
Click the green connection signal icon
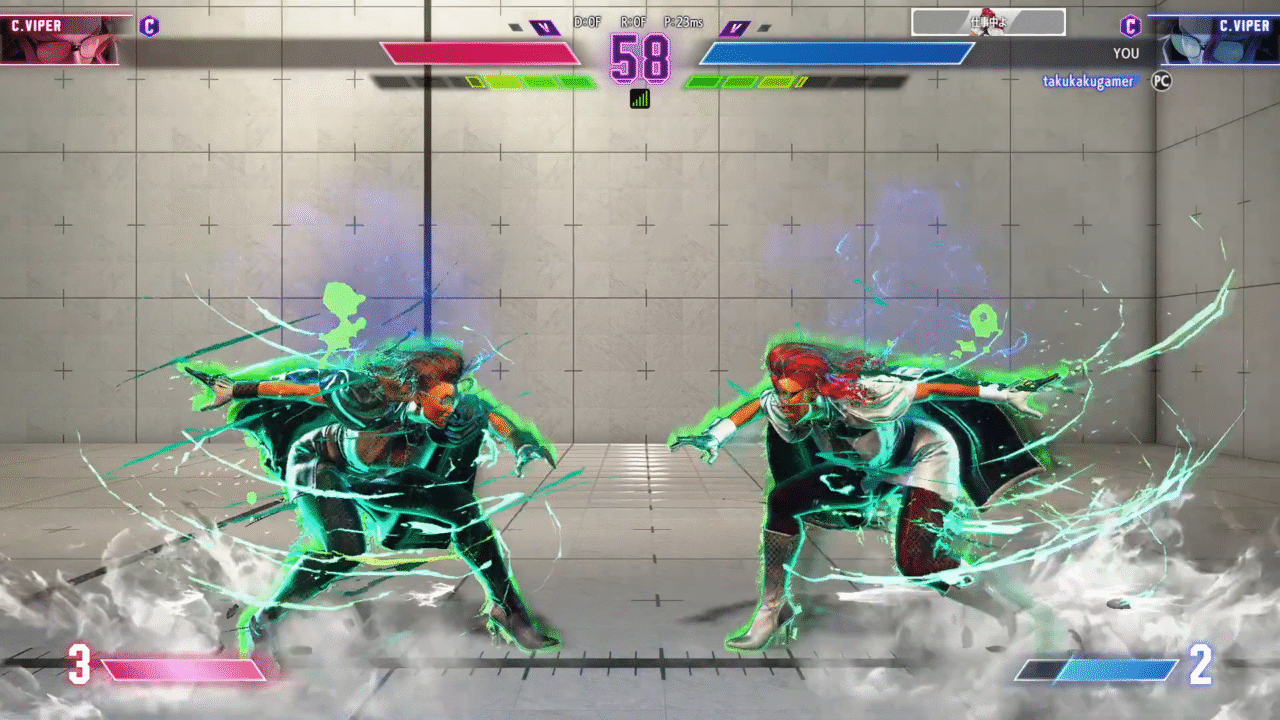[640, 98]
